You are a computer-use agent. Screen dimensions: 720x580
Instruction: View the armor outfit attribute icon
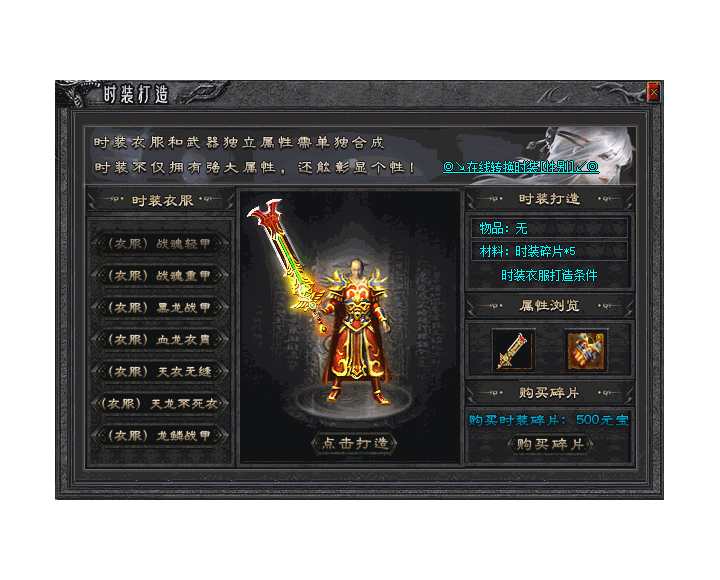click(x=587, y=349)
